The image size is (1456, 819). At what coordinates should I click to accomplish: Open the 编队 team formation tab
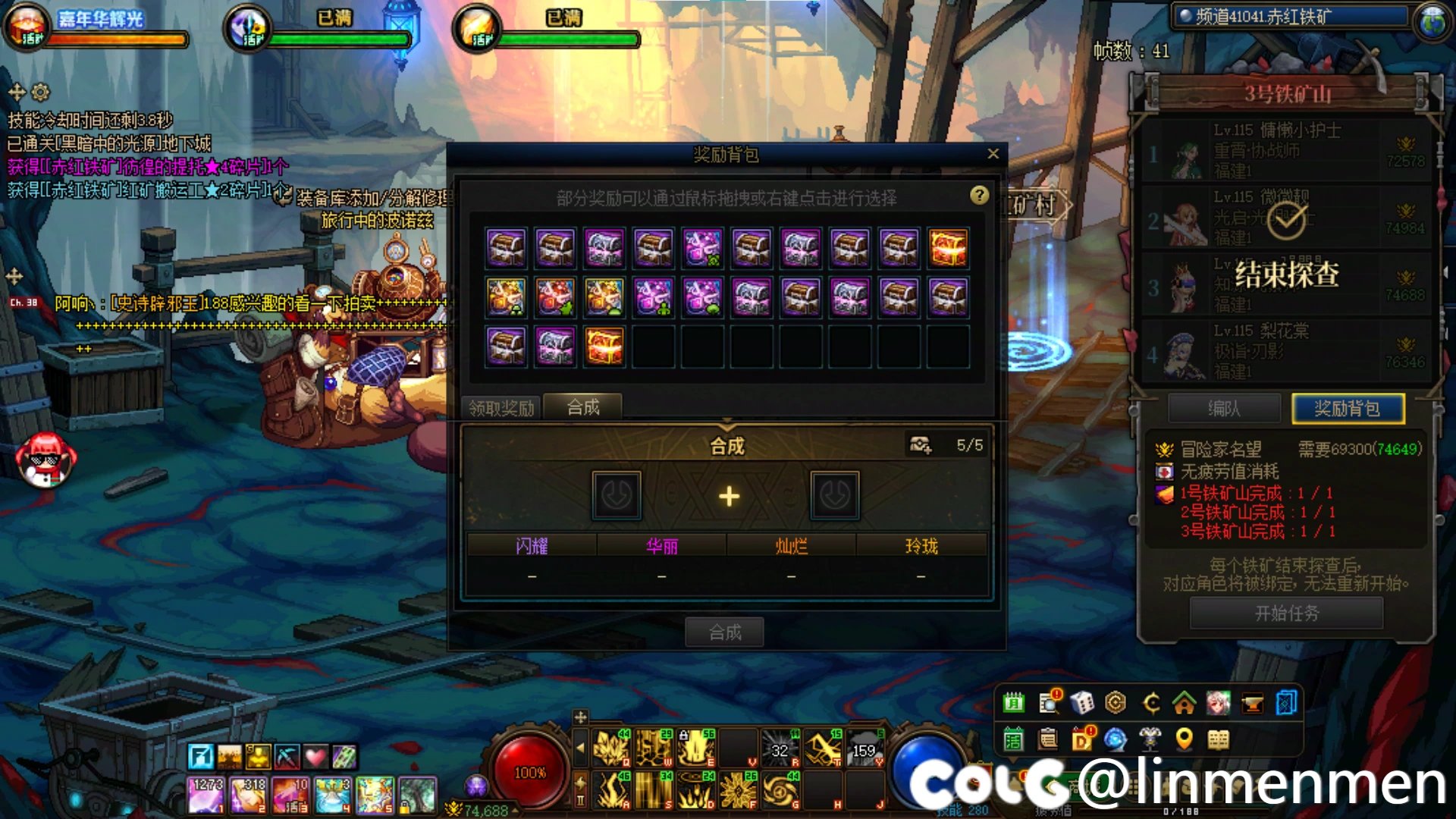point(1224,409)
